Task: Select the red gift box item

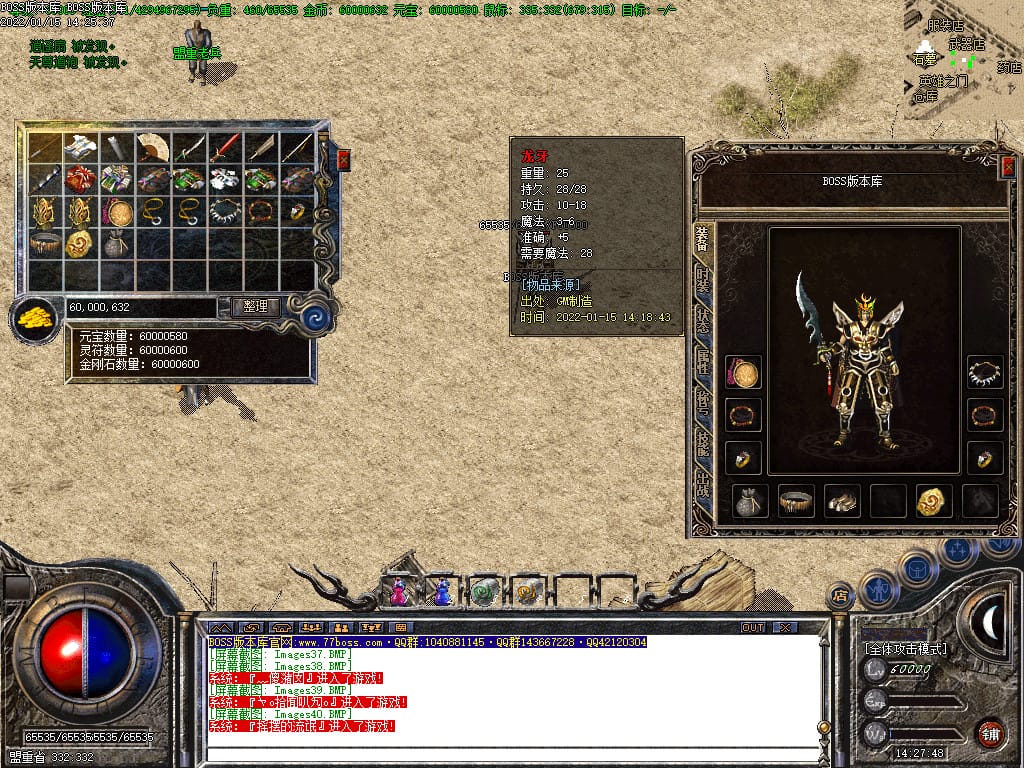Action: point(81,179)
